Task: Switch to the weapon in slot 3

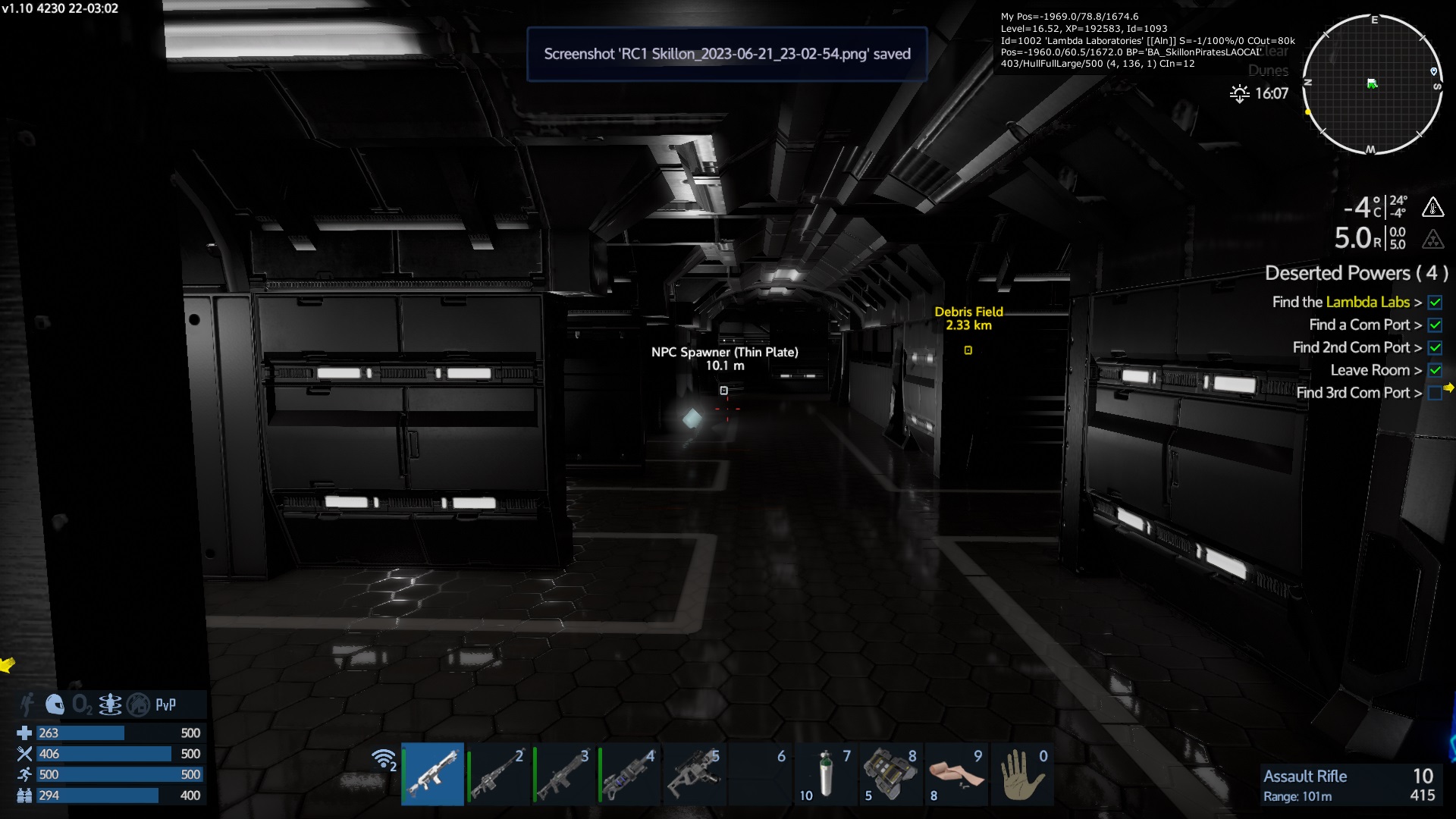Action: (x=563, y=773)
